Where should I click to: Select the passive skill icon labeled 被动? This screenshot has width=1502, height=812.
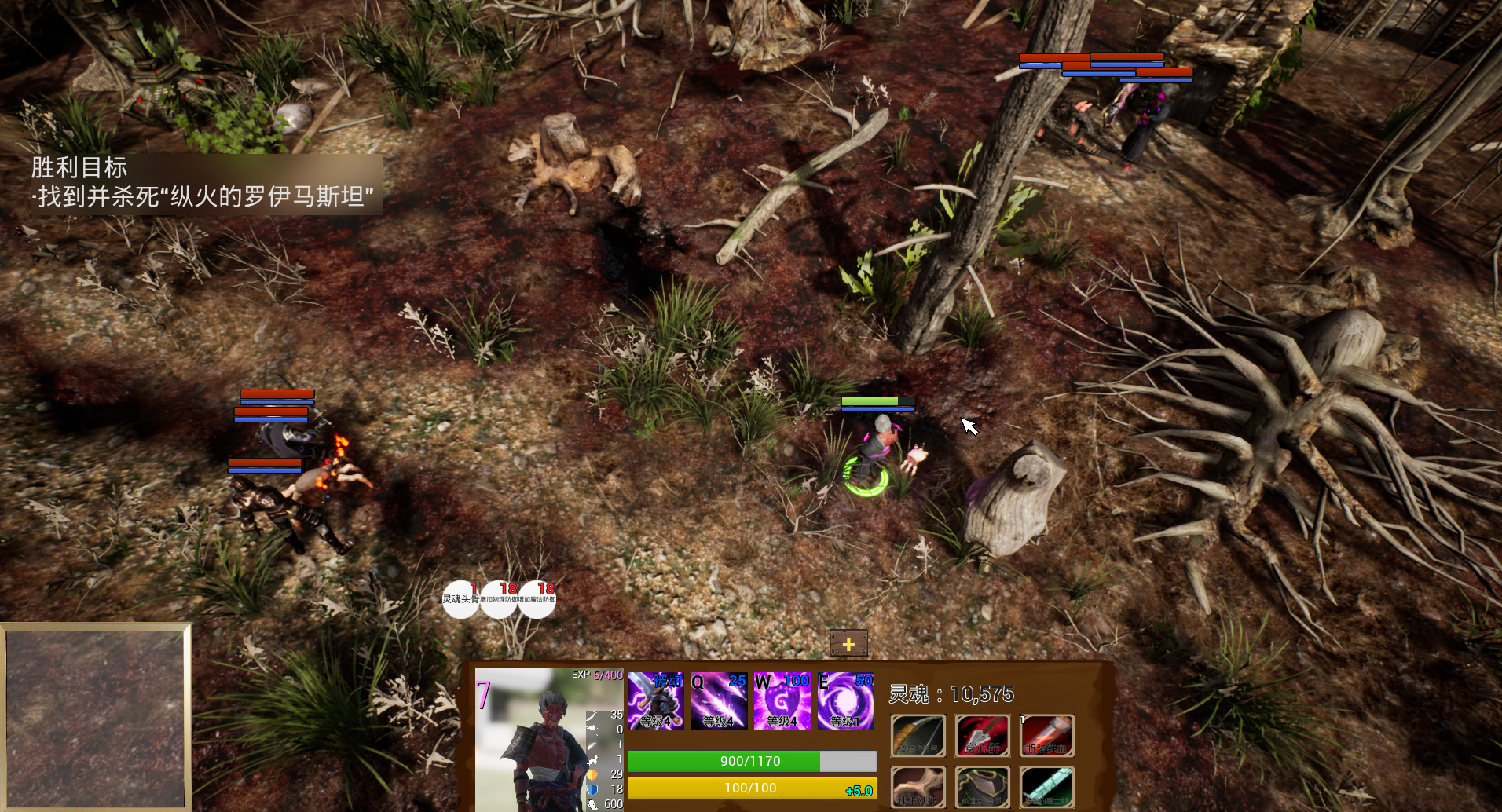pos(656,701)
